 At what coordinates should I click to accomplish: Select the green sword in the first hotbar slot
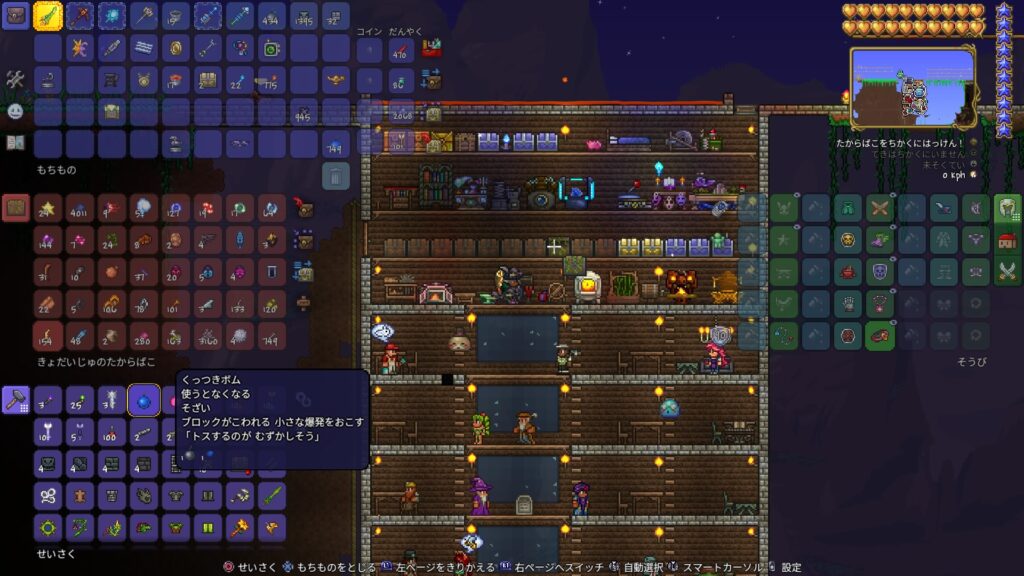click(48, 16)
